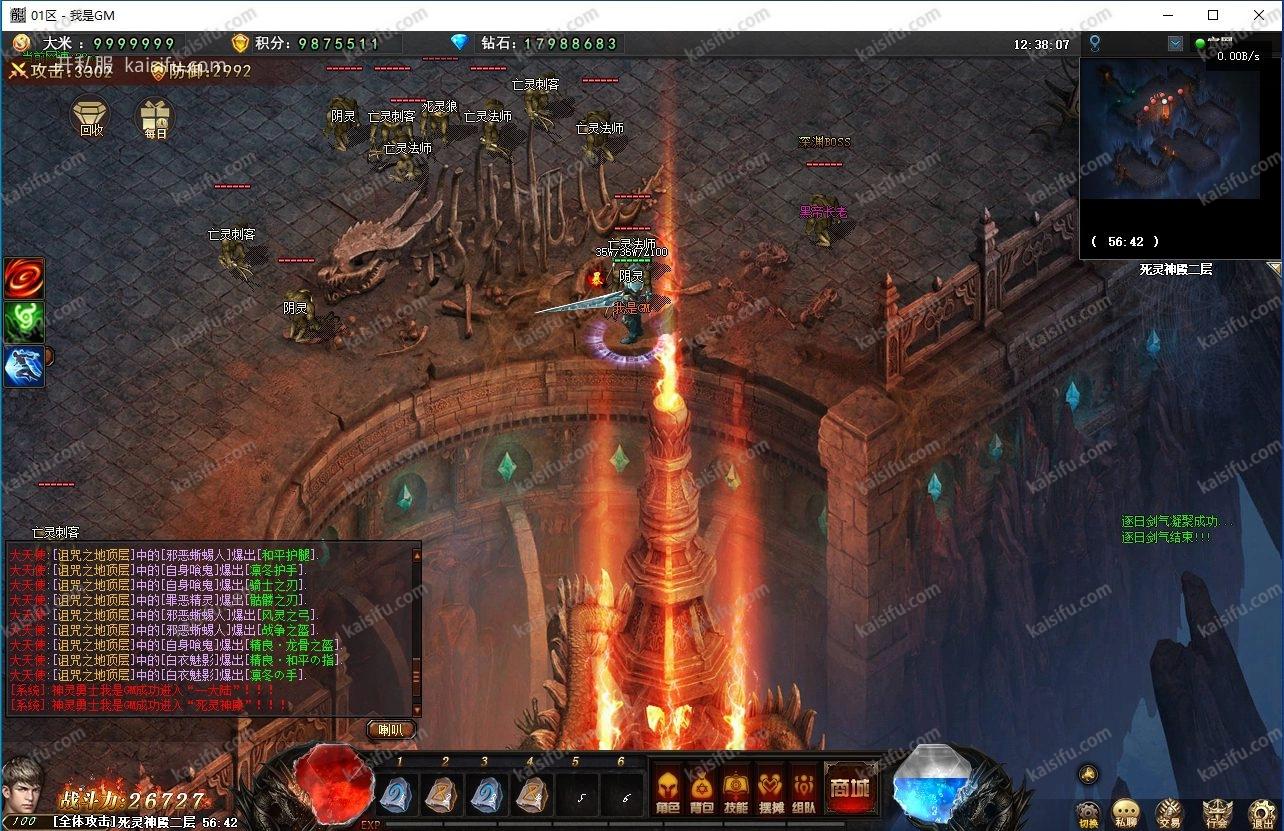Open the 背包 bag inventory
This screenshot has height=831, width=1284.
coord(701,790)
